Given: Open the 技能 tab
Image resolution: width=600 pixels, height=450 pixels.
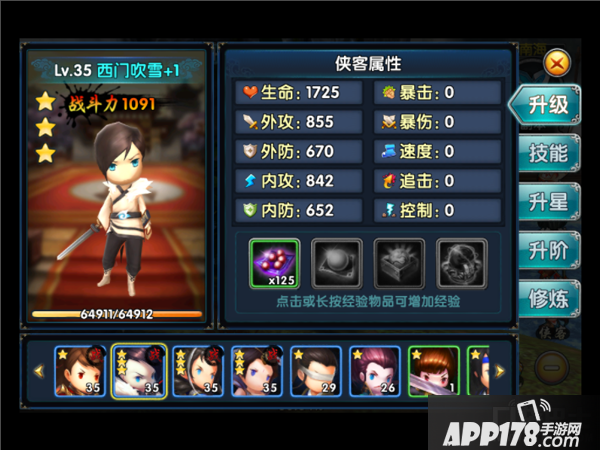Looking at the screenshot, I should tap(548, 153).
